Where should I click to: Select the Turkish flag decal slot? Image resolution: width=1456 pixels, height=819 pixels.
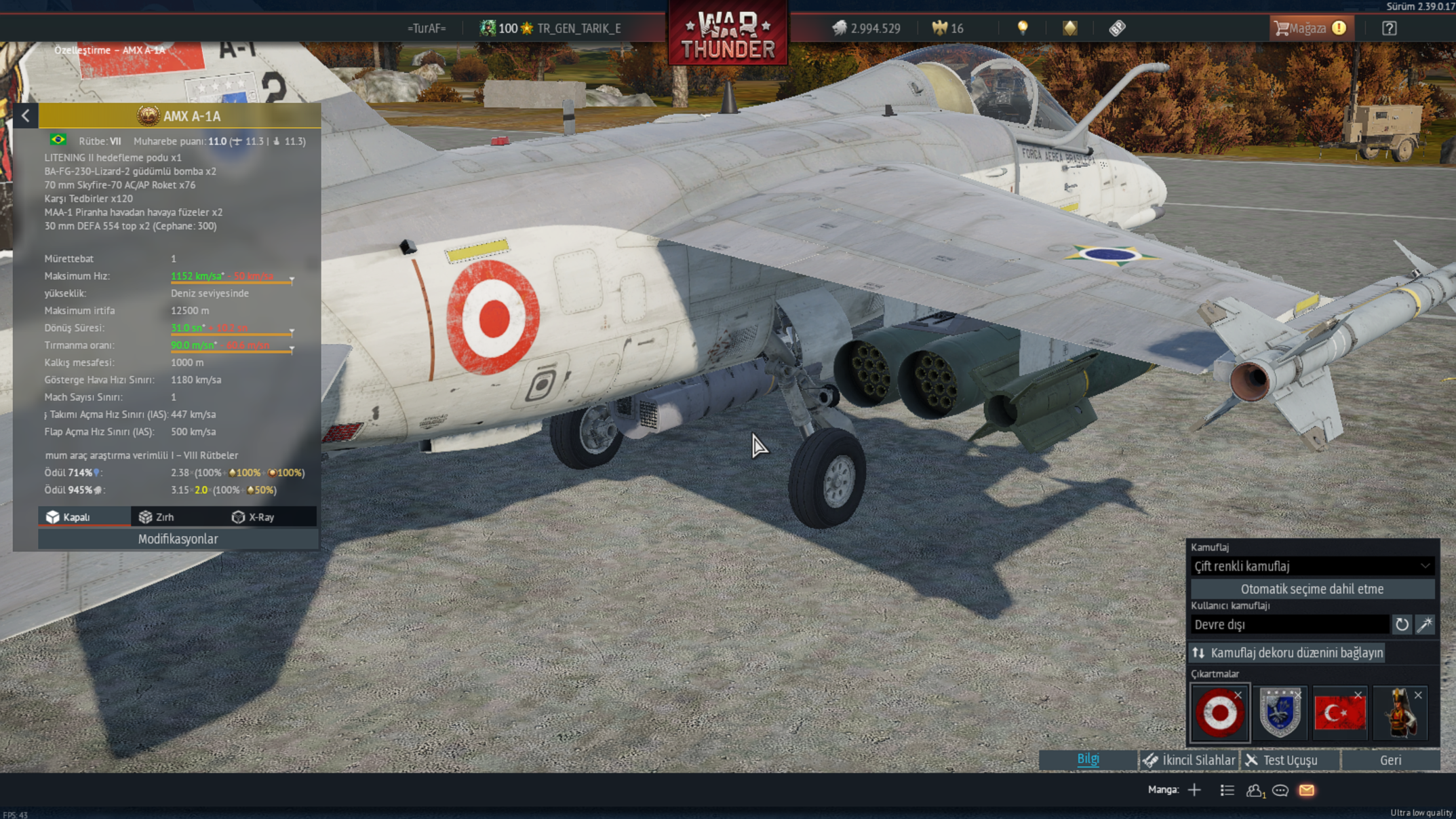point(1339,712)
